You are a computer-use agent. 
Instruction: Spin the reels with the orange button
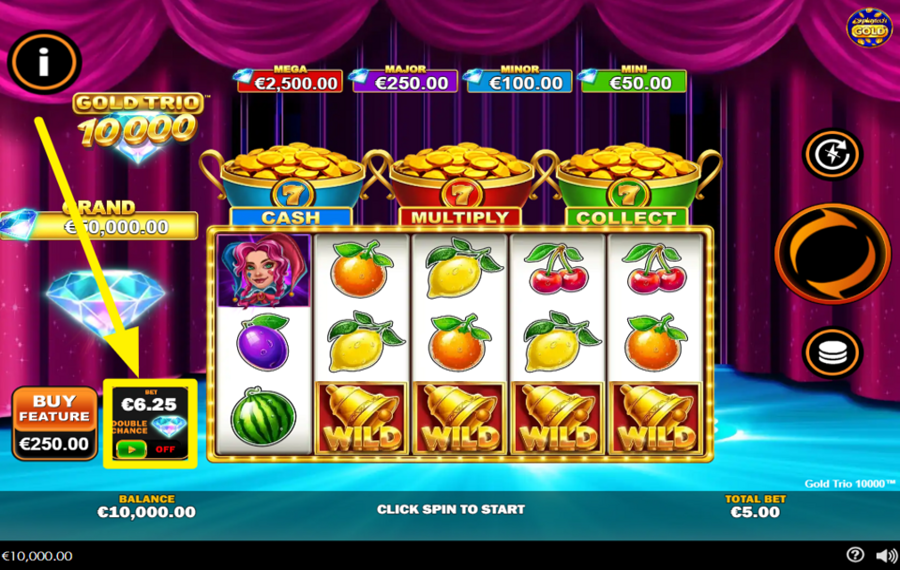832,252
